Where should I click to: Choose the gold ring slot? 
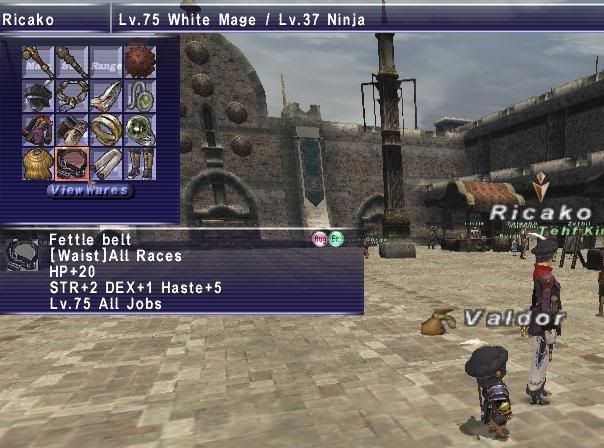click(x=106, y=130)
